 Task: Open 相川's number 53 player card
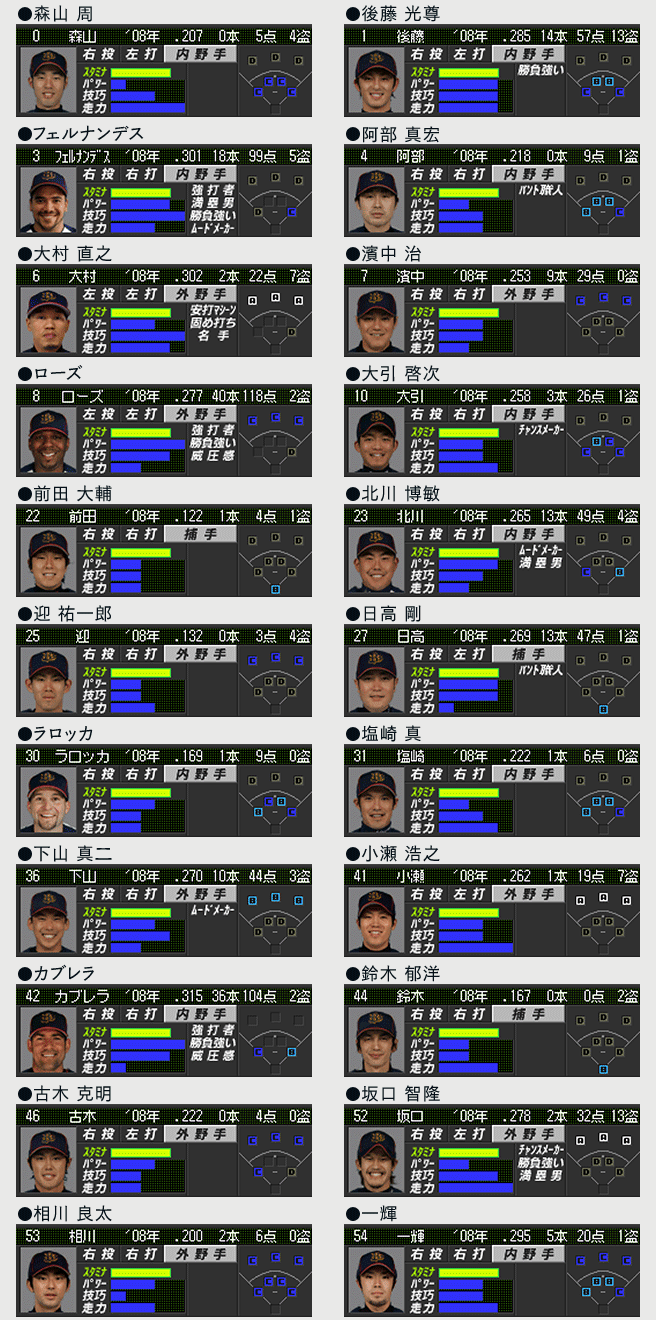click(x=164, y=1271)
